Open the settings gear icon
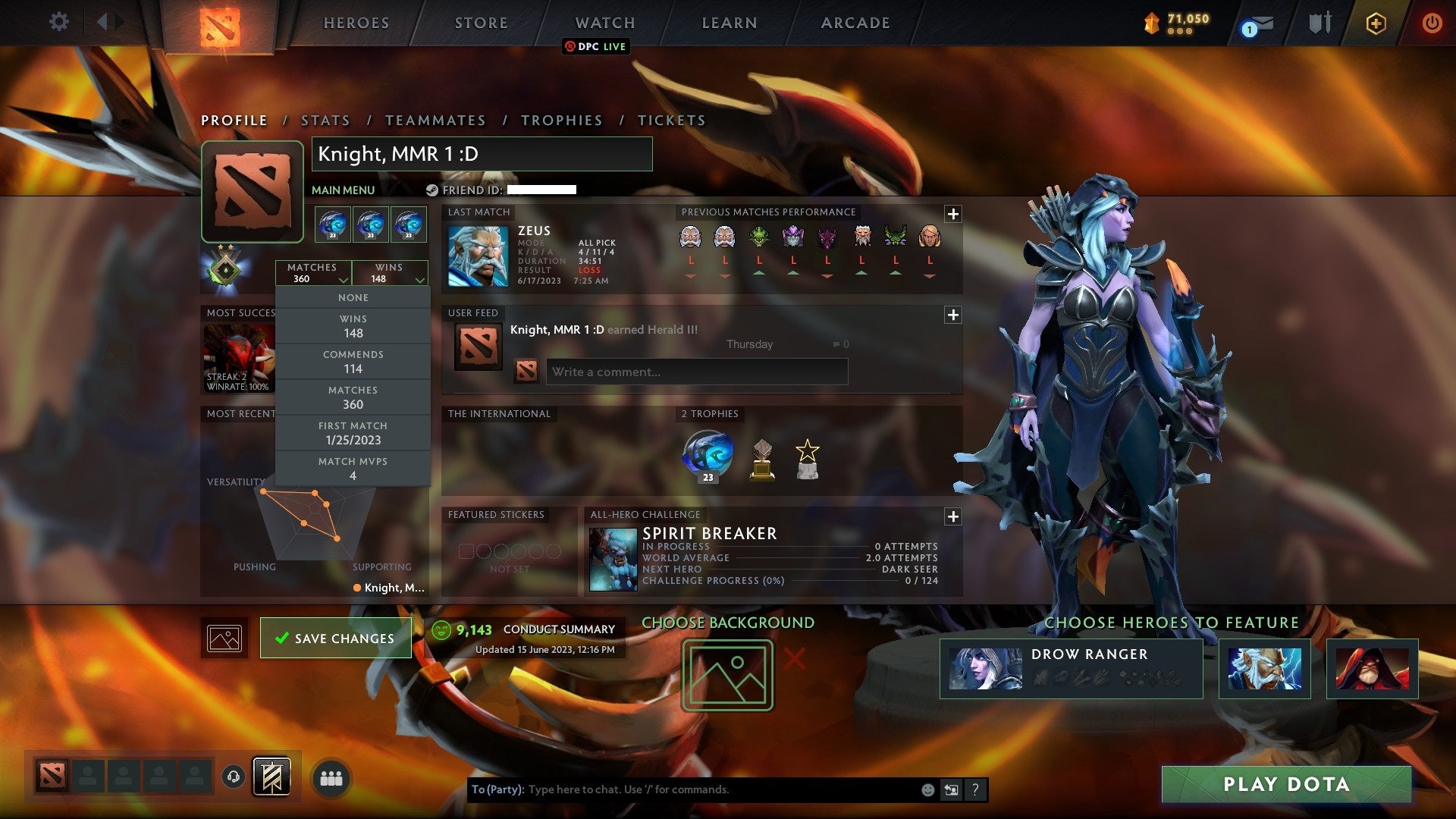 pyautogui.click(x=59, y=21)
